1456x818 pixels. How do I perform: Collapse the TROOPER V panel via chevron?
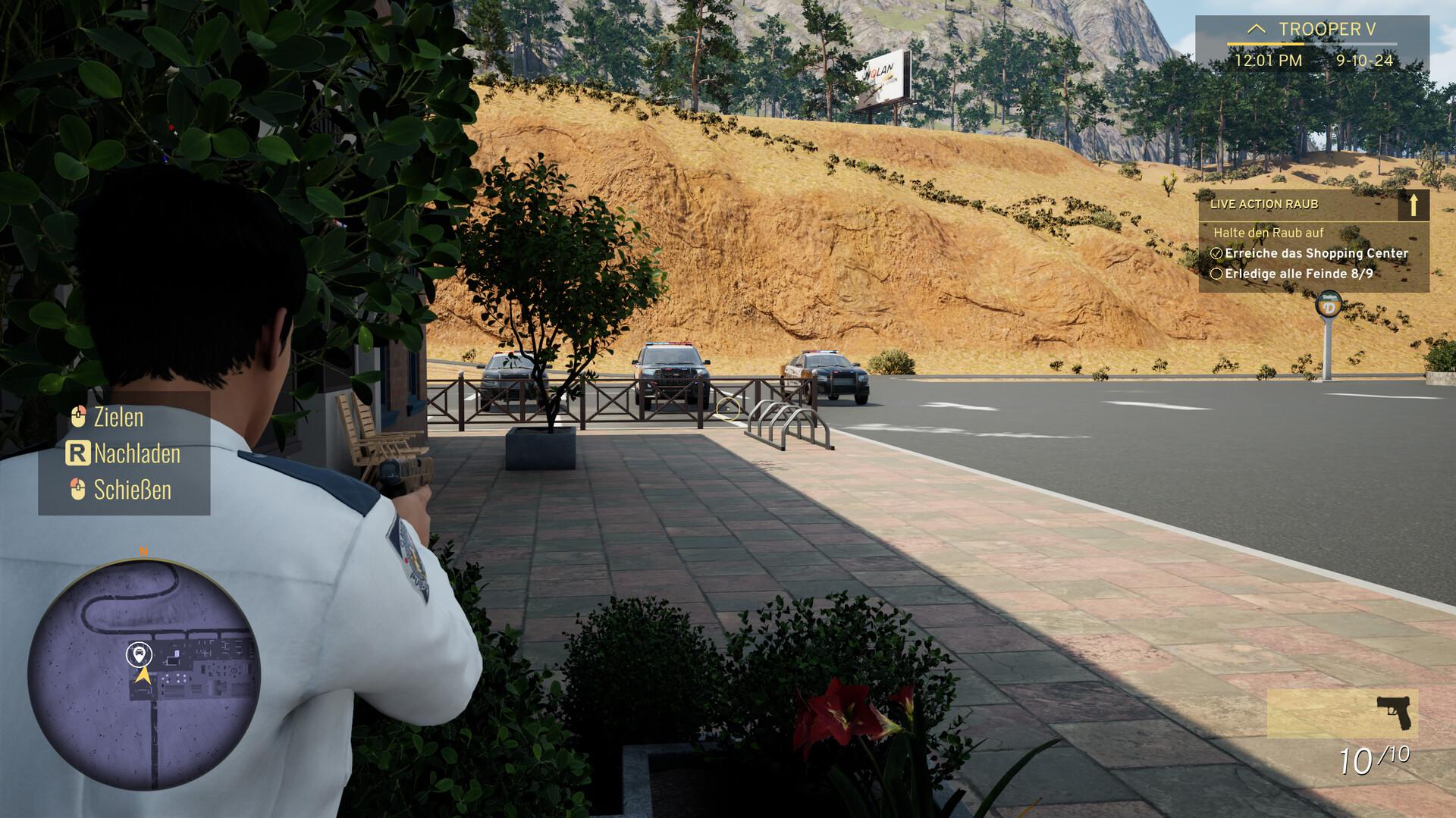1255,27
